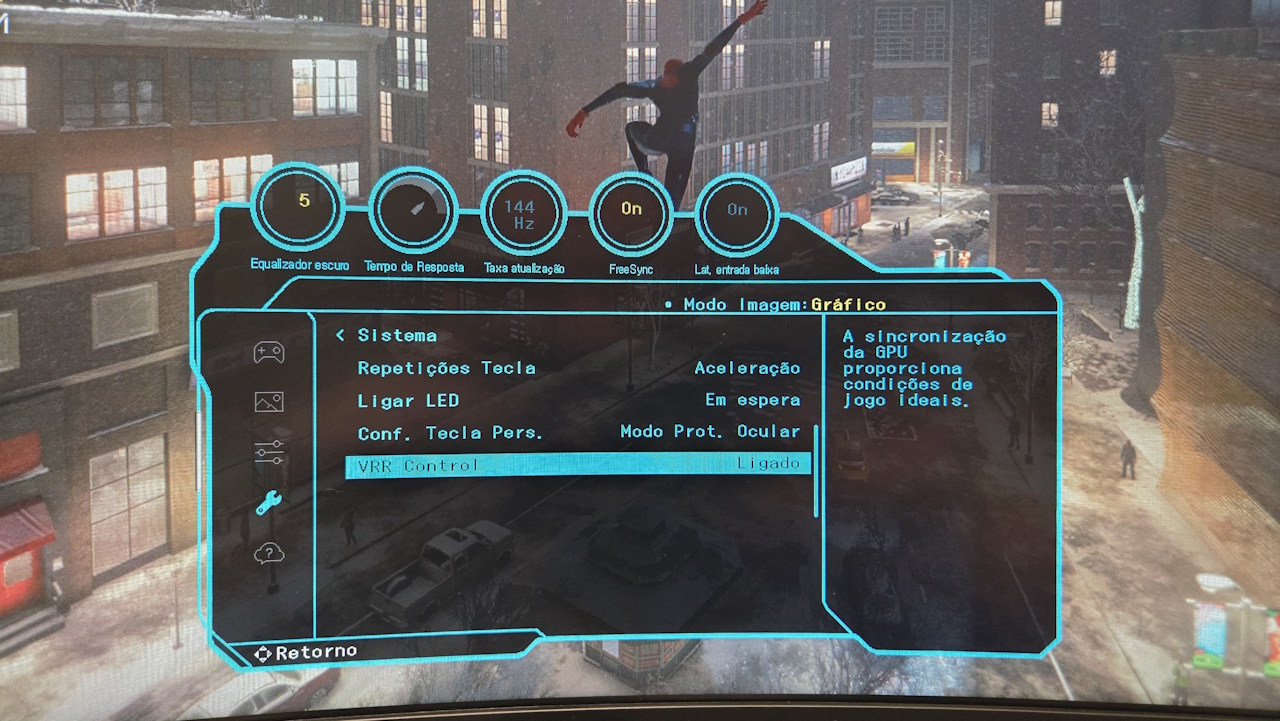Viewport: 1280px width, 721px height.
Task: Select the sliders on-screen display tab
Action: click(269, 452)
